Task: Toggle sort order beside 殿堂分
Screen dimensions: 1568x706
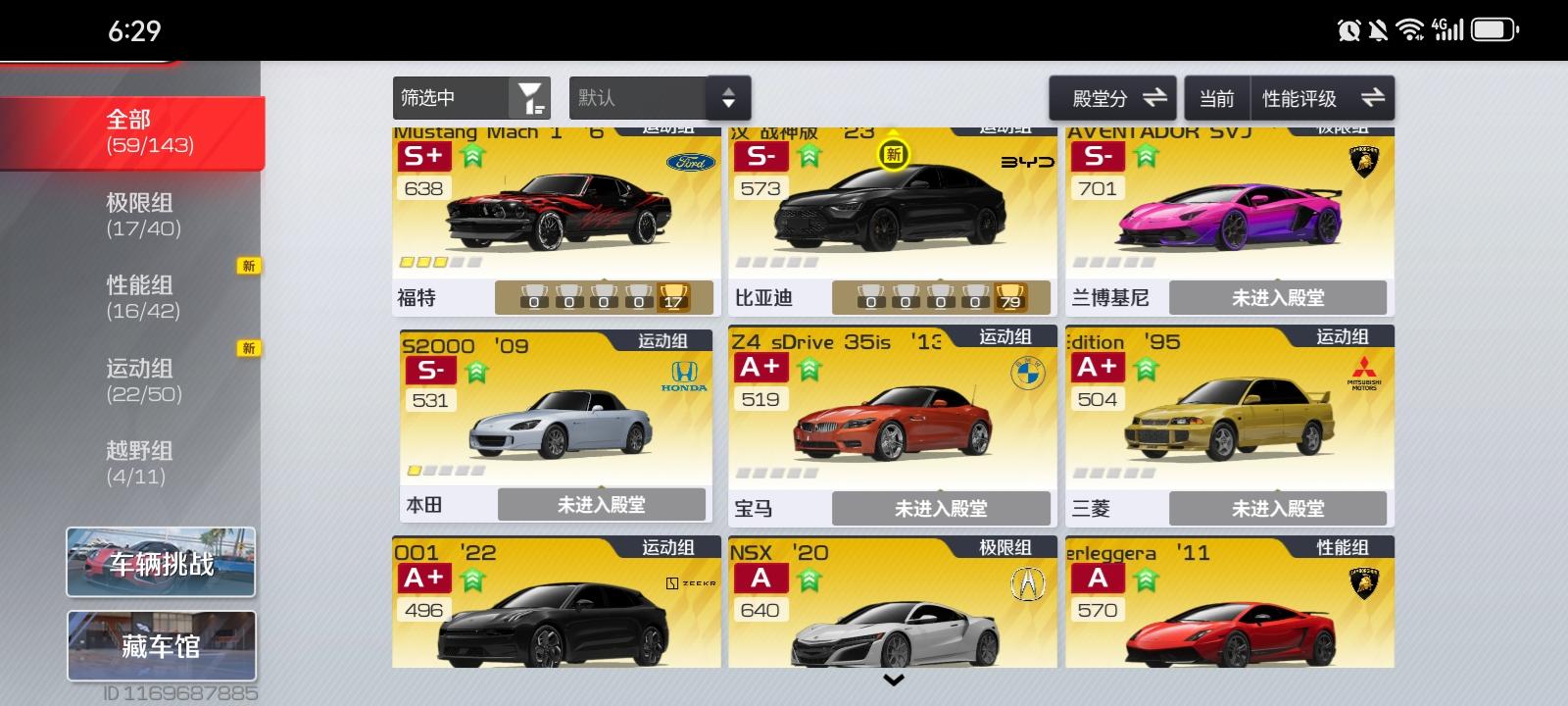Action: (1155, 97)
